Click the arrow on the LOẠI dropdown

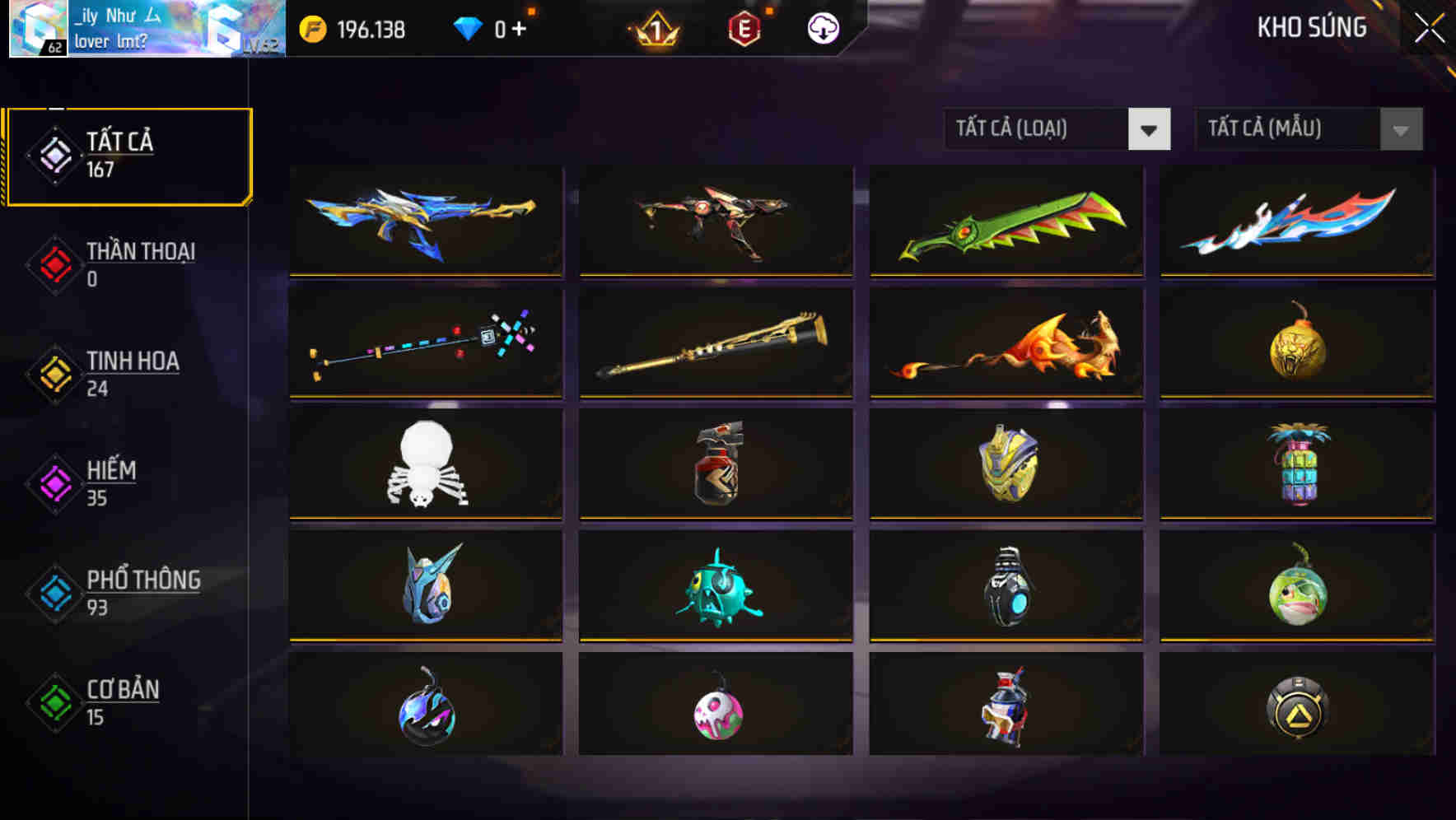(1150, 129)
